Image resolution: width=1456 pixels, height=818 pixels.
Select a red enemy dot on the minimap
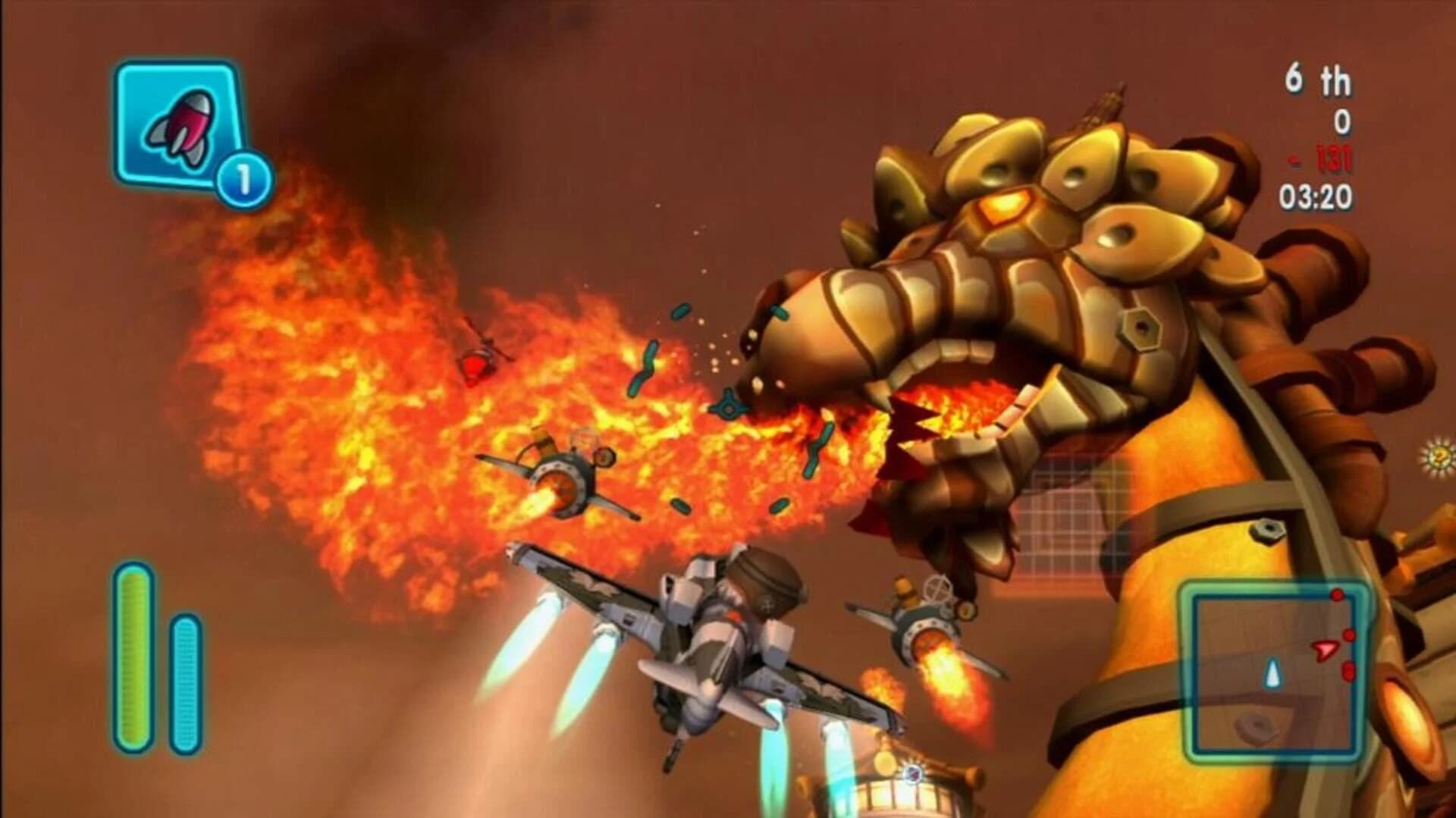pos(1348,637)
